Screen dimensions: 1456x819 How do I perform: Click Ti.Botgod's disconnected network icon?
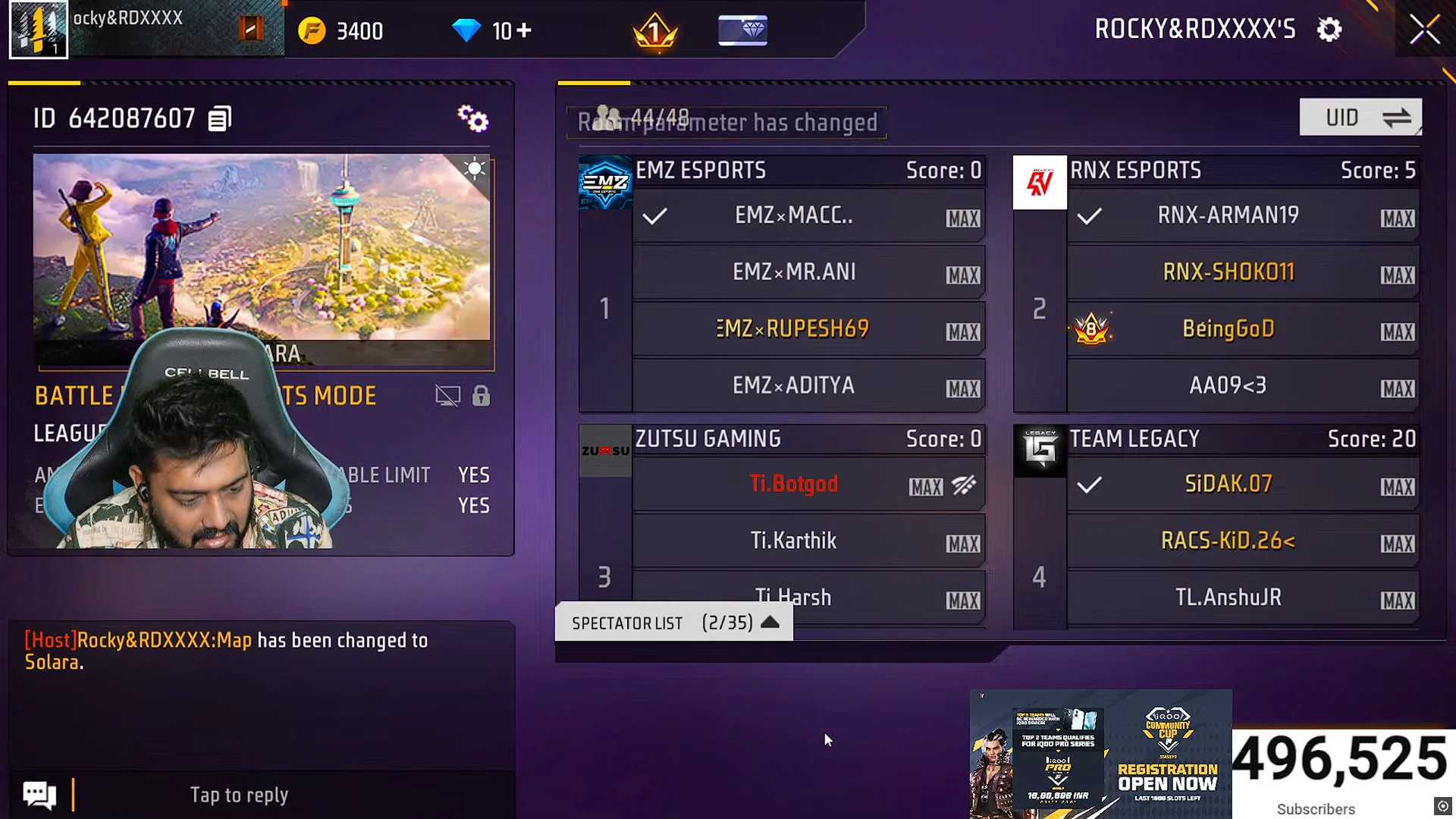pyautogui.click(x=964, y=486)
